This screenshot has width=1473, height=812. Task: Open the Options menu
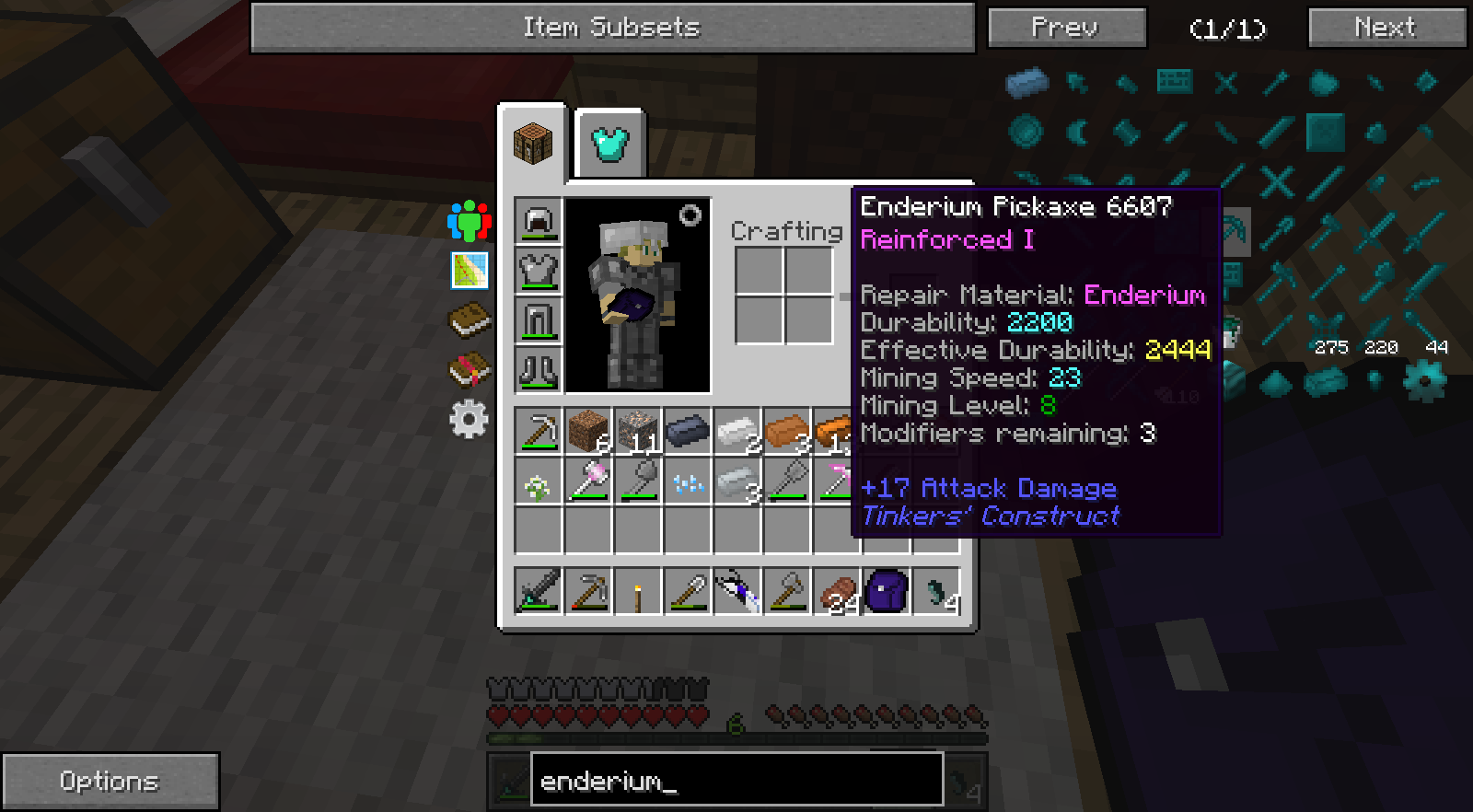(110, 782)
